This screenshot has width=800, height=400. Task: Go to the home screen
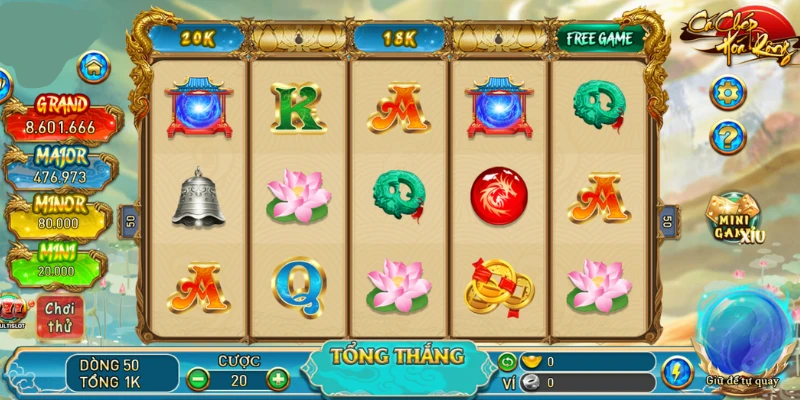tap(94, 67)
